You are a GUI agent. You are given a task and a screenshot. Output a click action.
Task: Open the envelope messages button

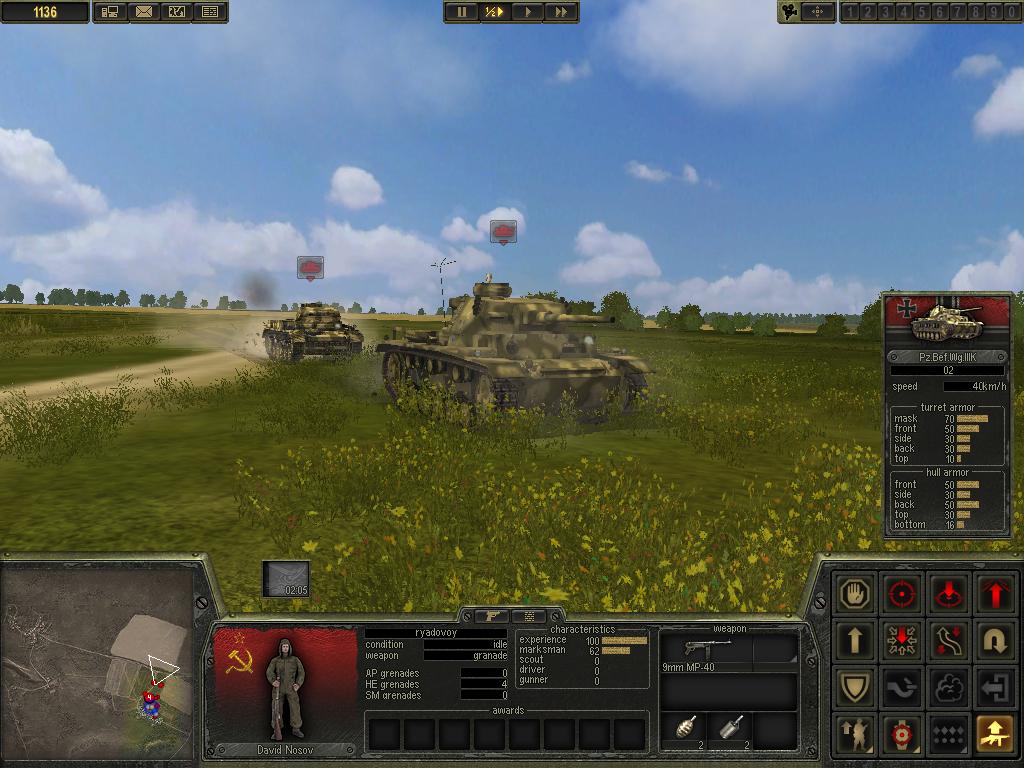[143, 12]
